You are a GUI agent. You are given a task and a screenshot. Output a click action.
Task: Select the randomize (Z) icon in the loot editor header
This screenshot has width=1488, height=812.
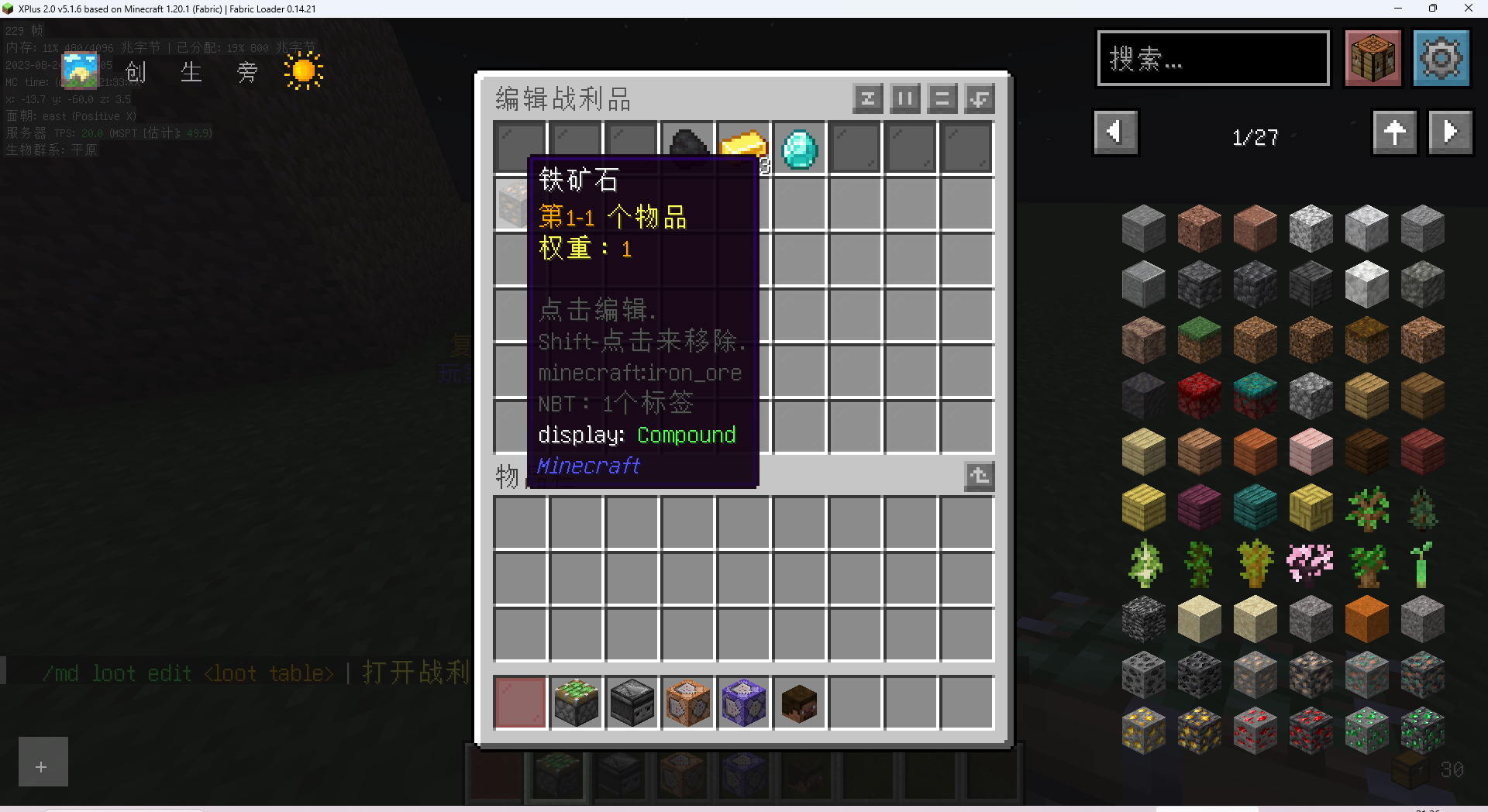868,98
